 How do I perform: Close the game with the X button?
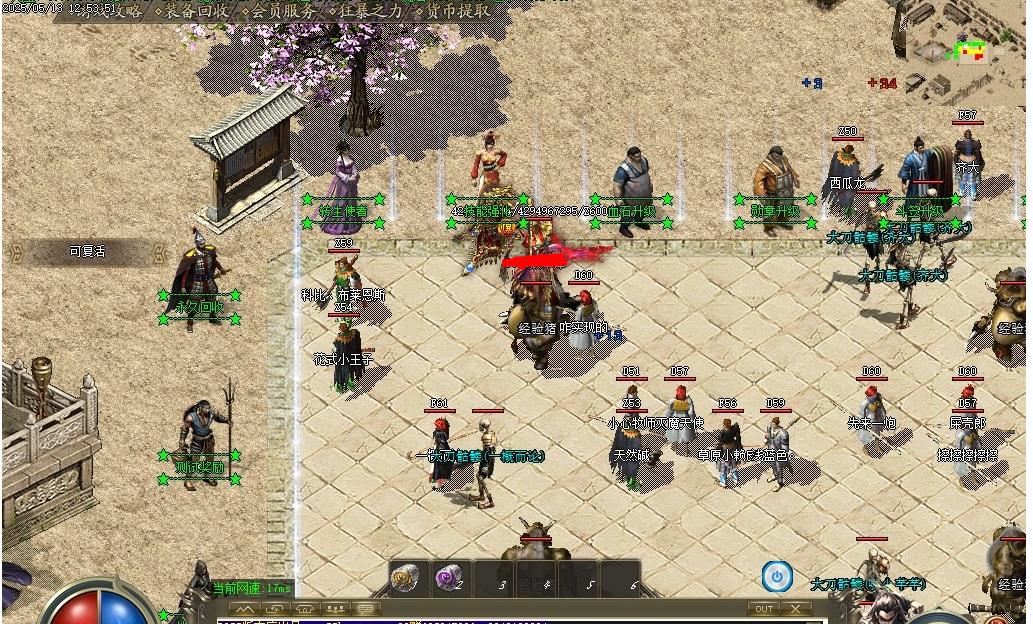[795, 609]
